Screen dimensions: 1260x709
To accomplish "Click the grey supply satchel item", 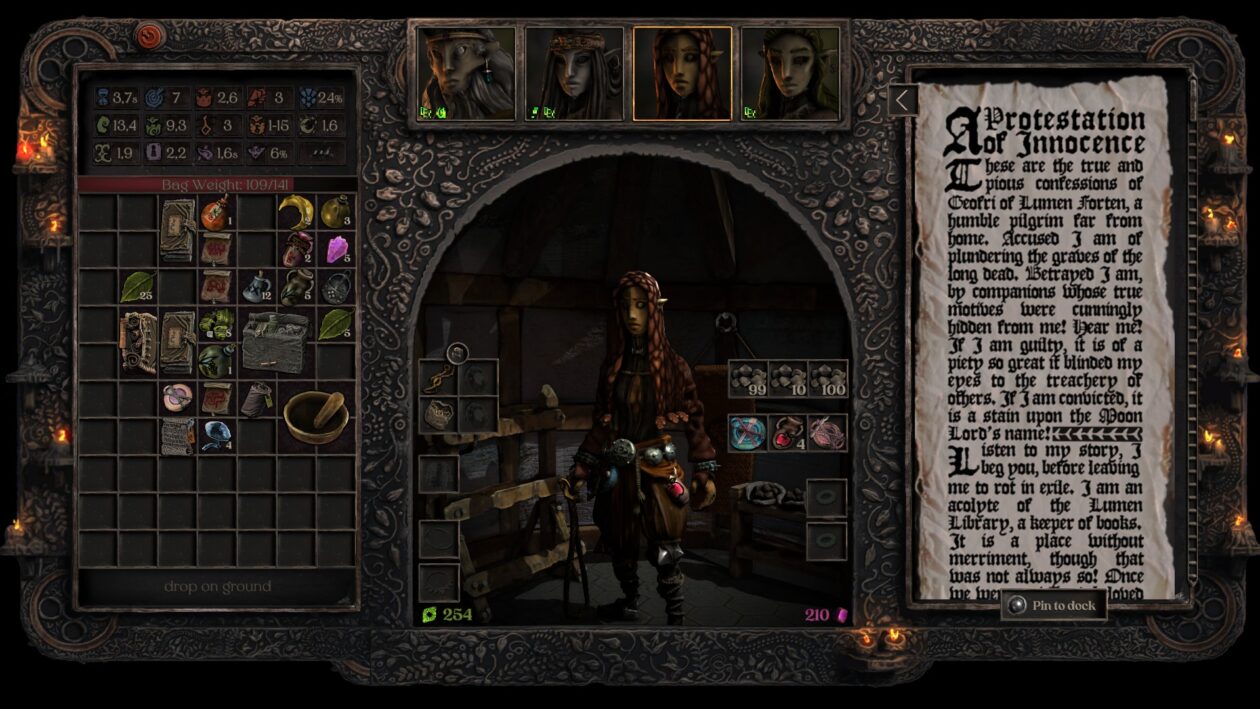I will tap(276, 342).
